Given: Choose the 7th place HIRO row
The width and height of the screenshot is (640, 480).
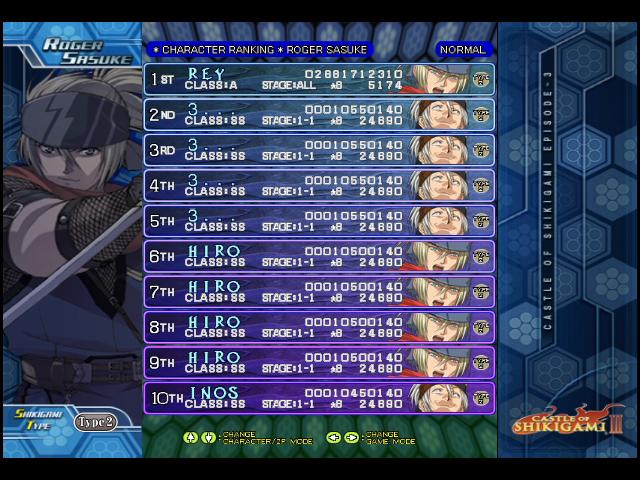Looking at the screenshot, I should point(319,292).
